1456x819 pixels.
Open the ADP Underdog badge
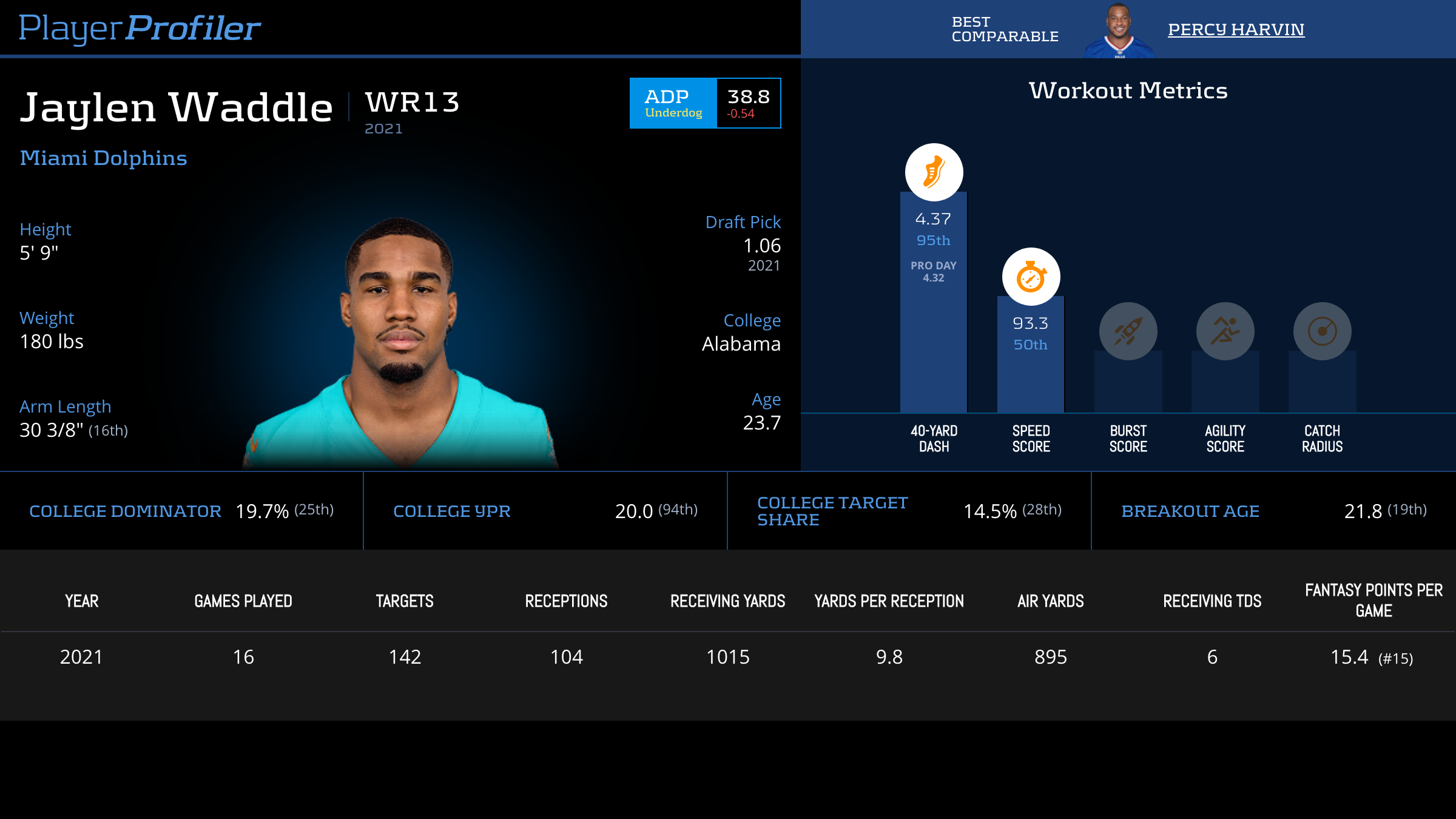coord(673,103)
